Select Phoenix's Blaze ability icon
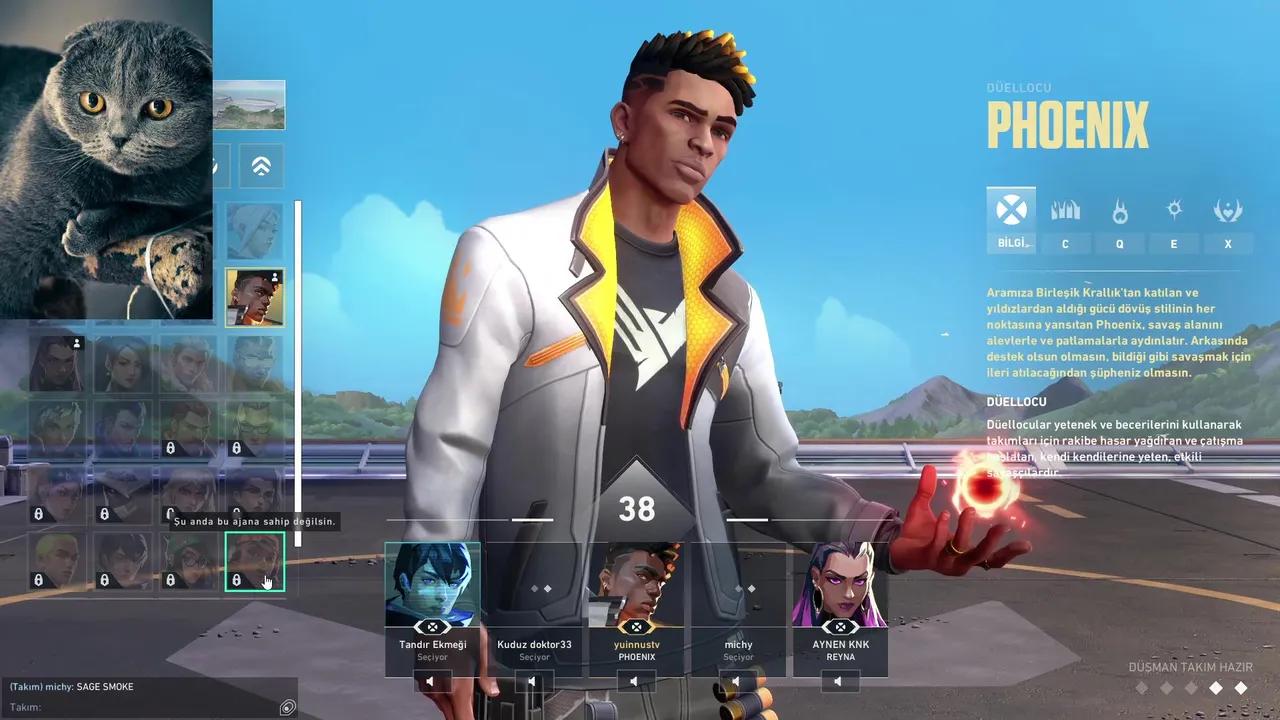The width and height of the screenshot is (1280, 720). [x=1065, y=210]
